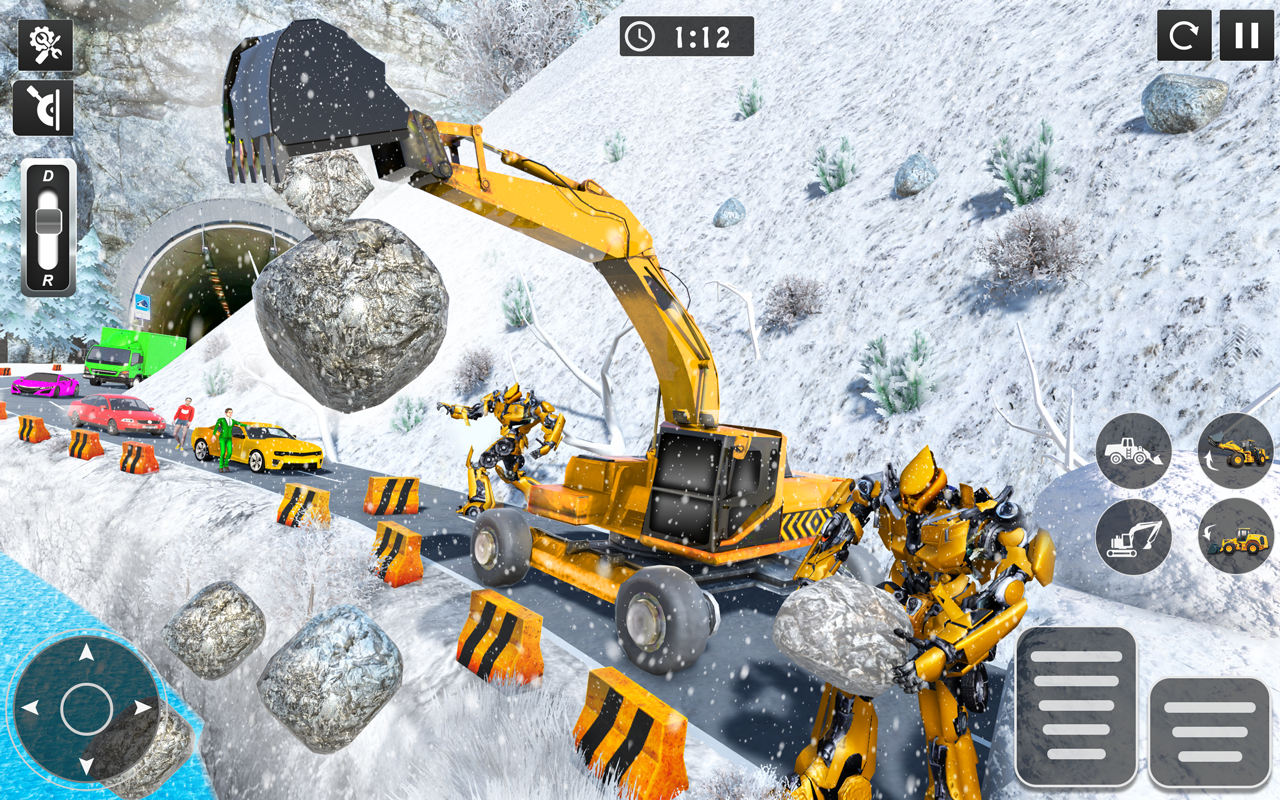Image resolution: width=1280 pixels, height=800 pixels.
Task: Switch camera view using the camera angle icon
Action: coord(44,107)
